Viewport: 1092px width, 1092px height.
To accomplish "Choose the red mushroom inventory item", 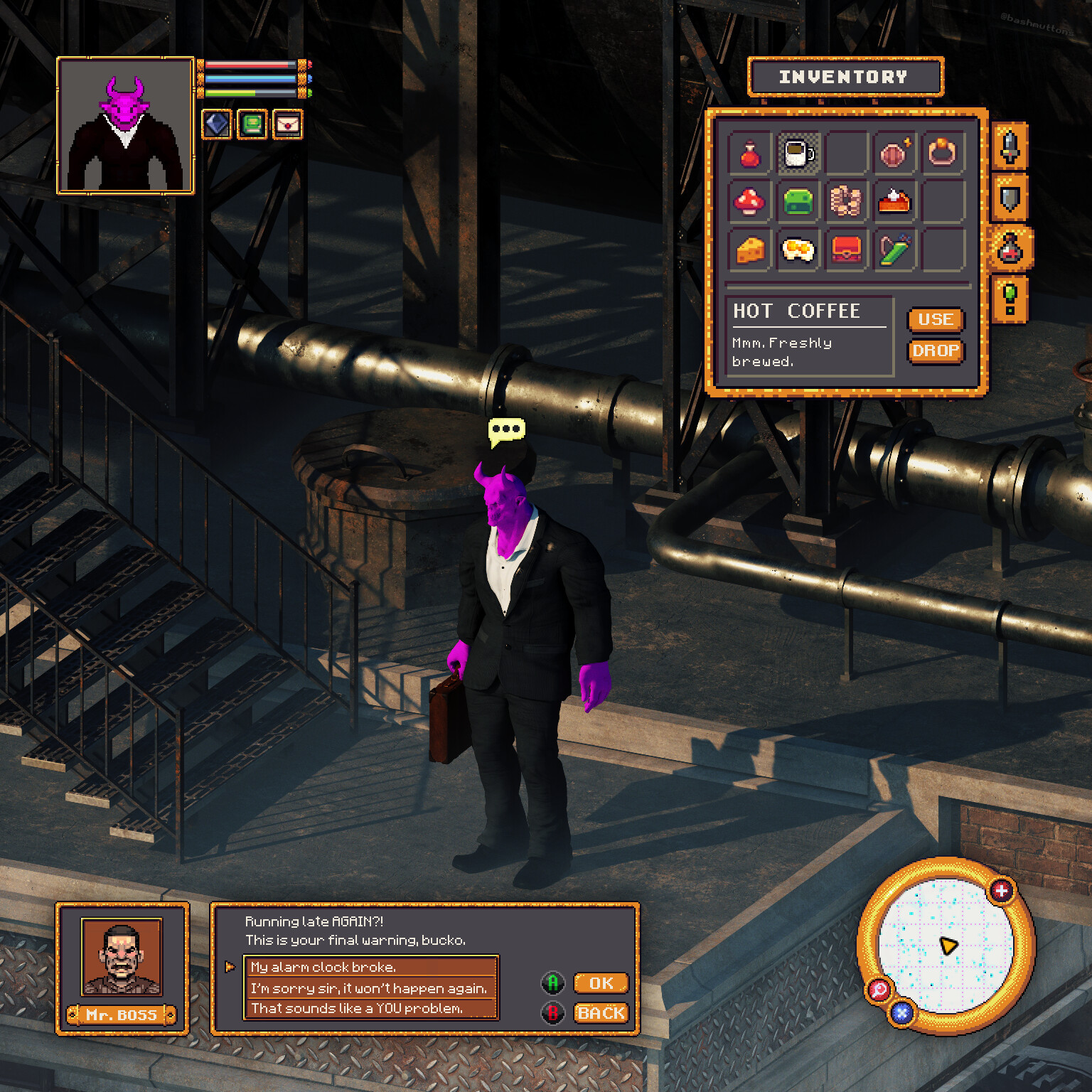I will pyautogui.click(x=750, y=202).
